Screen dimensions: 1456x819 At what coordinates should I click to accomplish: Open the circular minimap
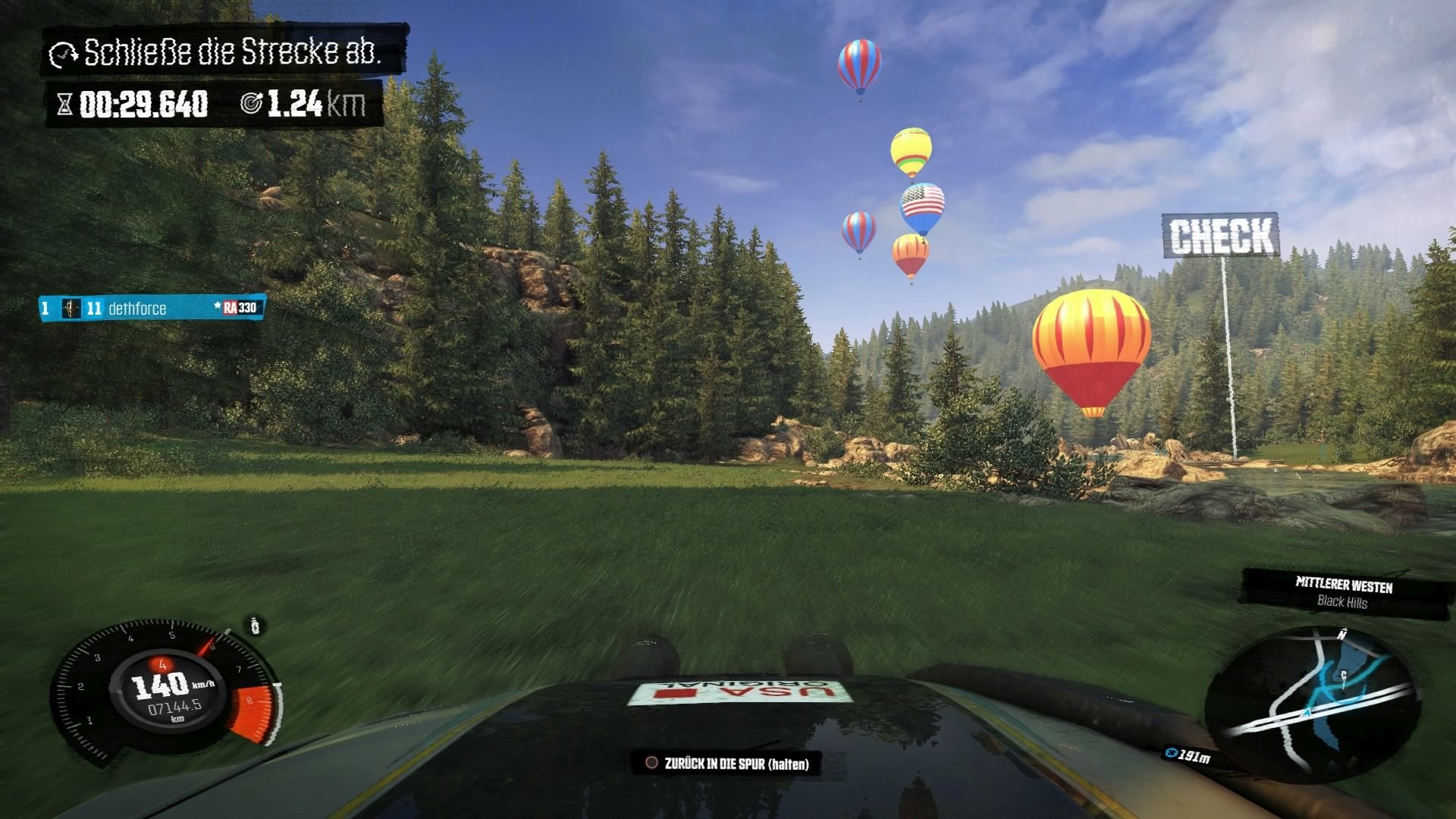1311,702
